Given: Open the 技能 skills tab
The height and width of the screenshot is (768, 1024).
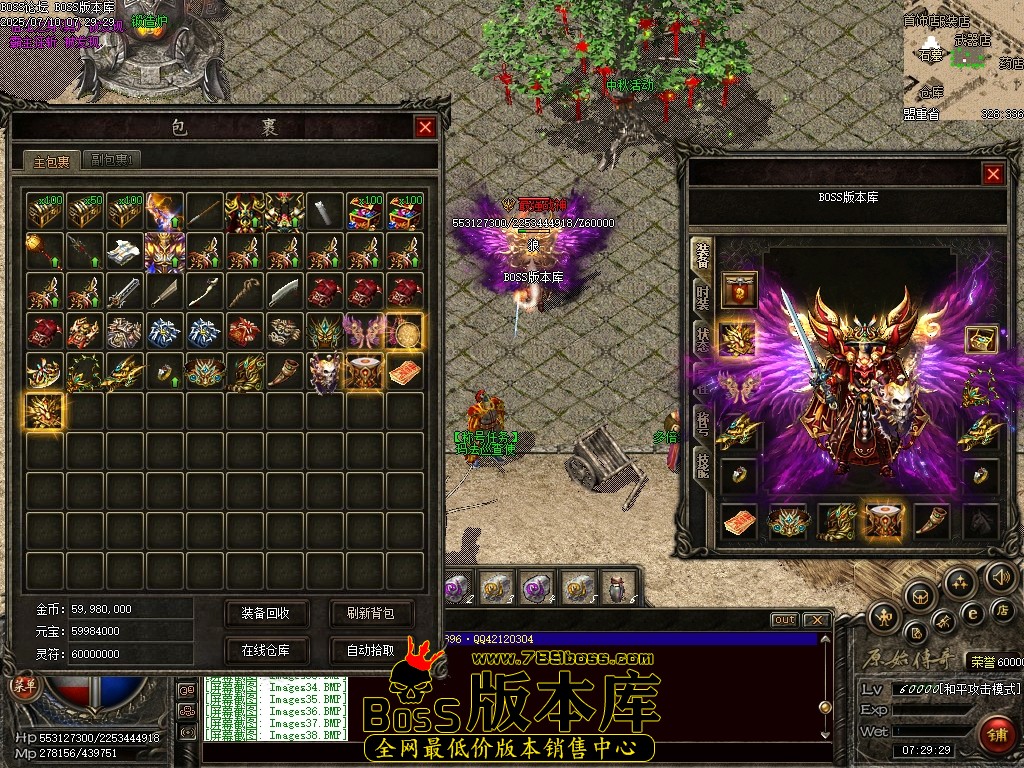Looking at the screenshot, I should tap(702, 463).
